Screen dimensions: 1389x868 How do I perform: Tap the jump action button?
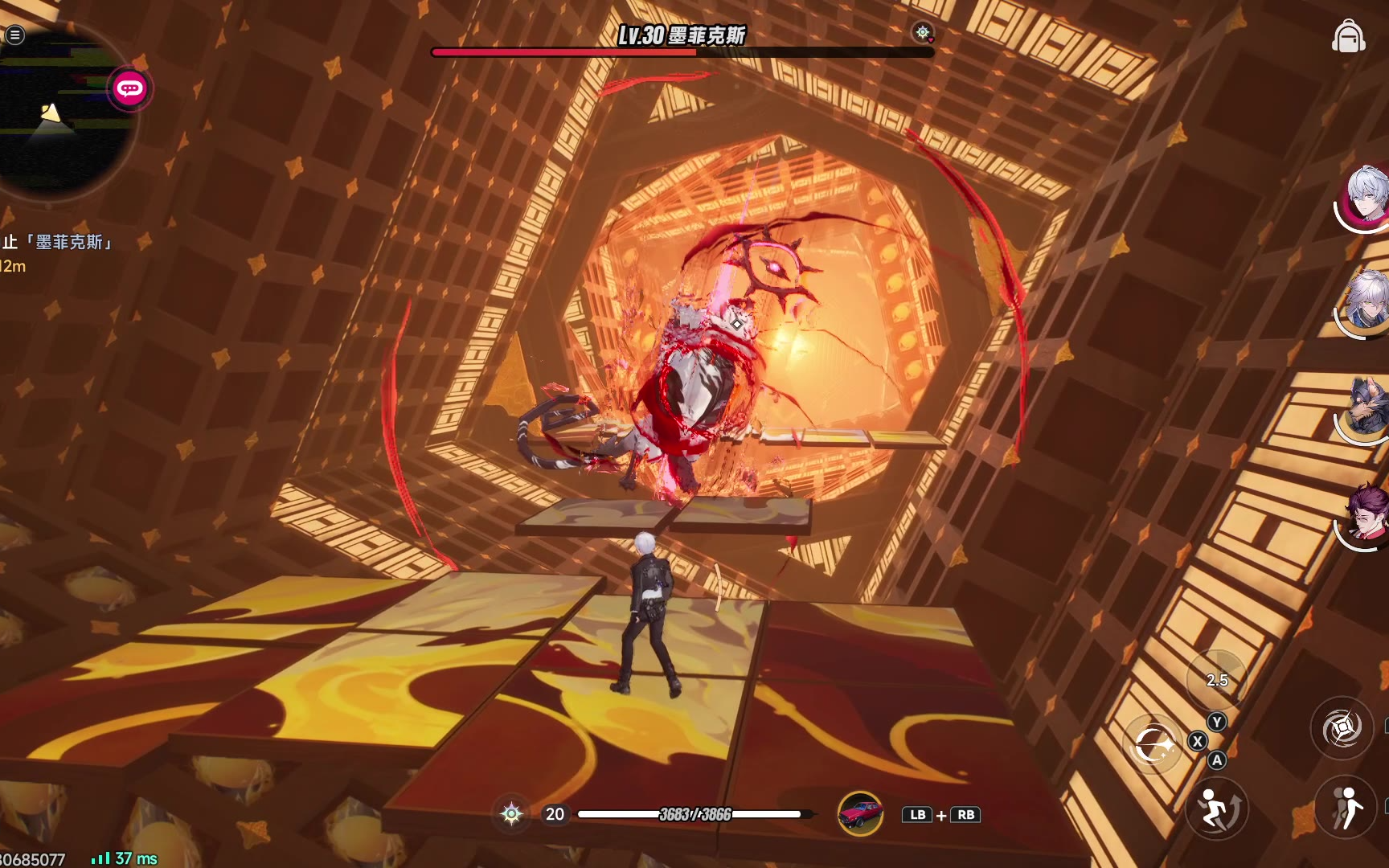[x=1216, y=808]
